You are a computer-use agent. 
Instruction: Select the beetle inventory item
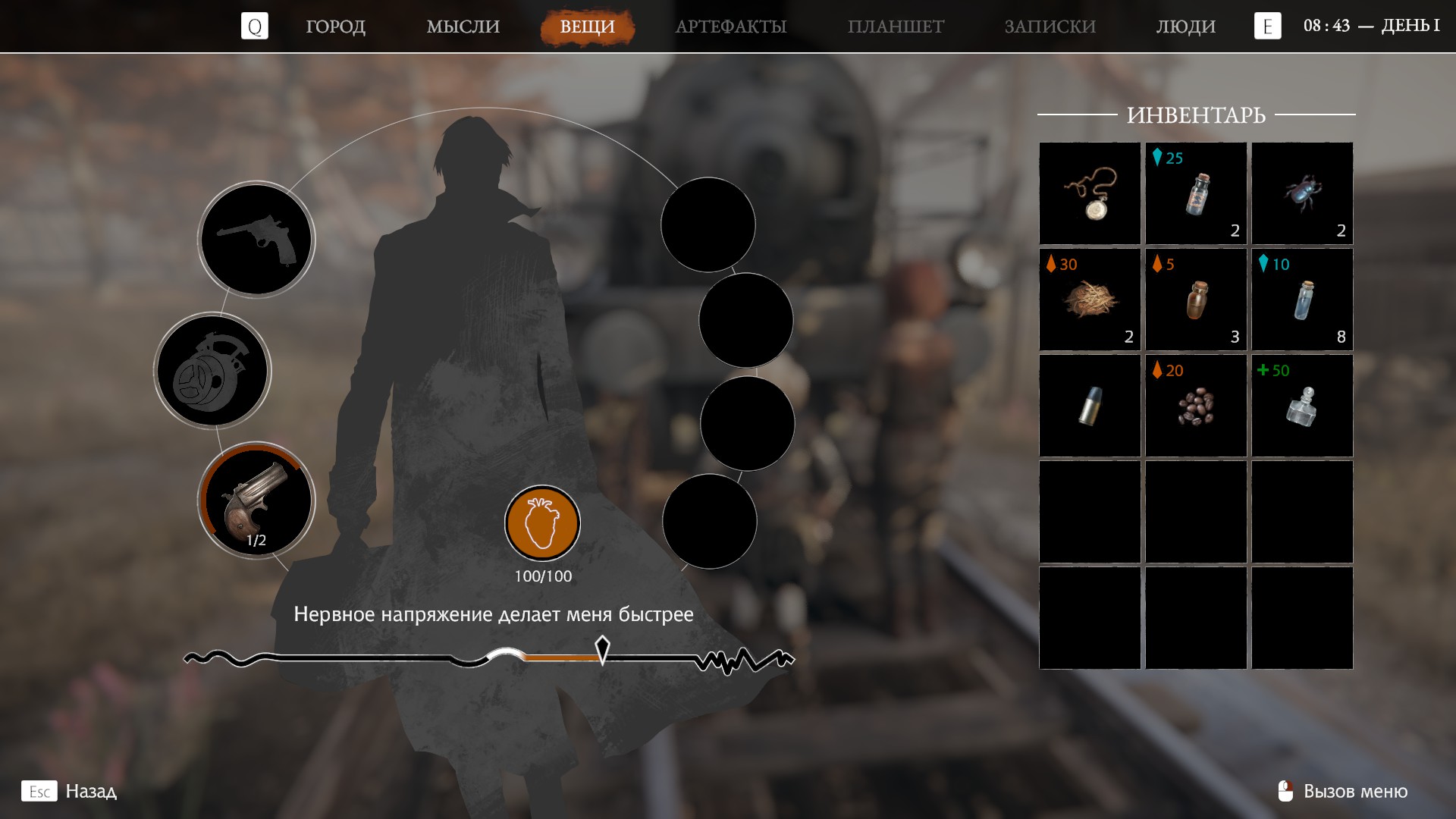click(x=1302, y=193)
